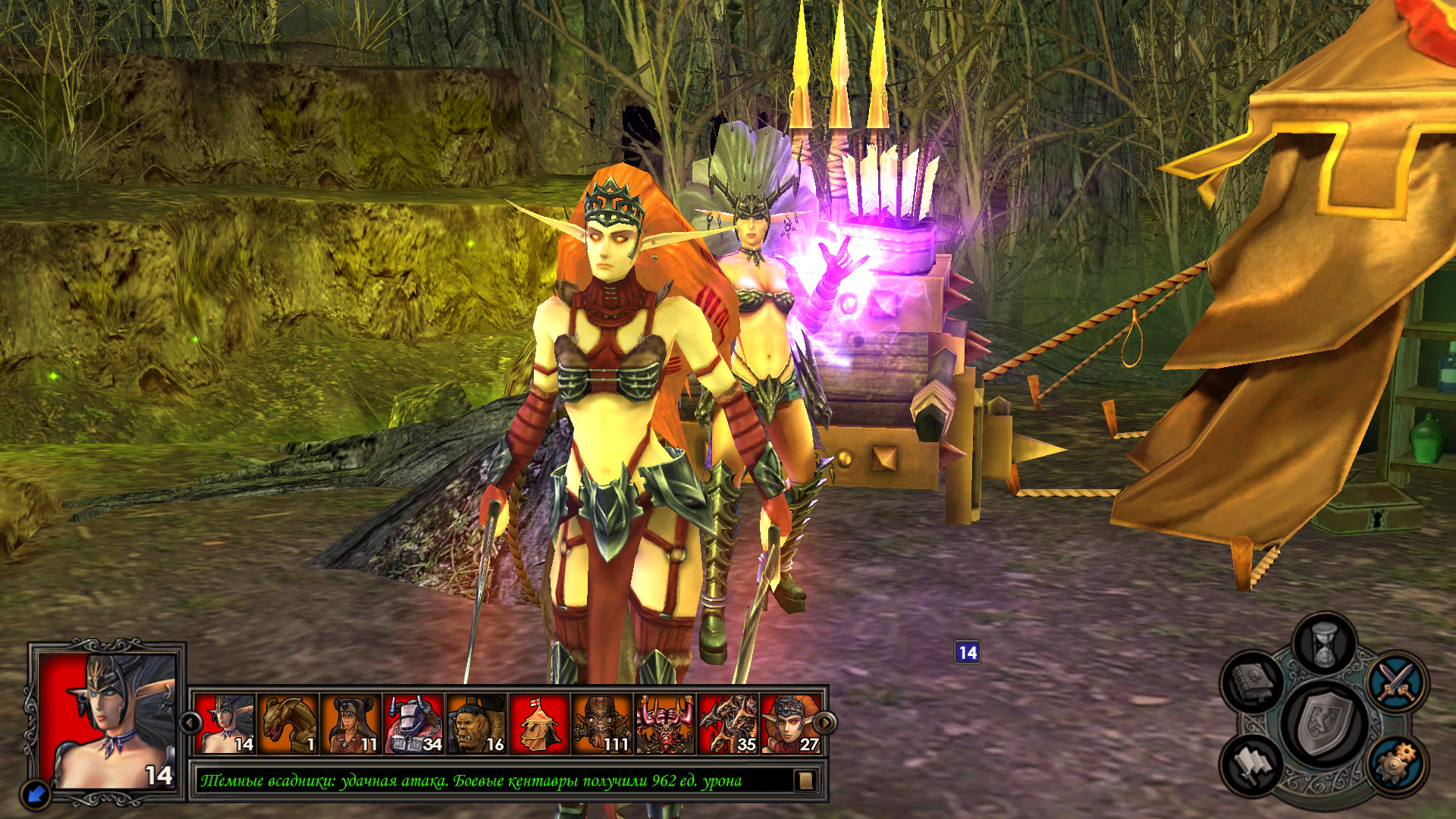
Task: Click the initiative bar left arrow
Action: pyautogui.click(x=190, y=723)
